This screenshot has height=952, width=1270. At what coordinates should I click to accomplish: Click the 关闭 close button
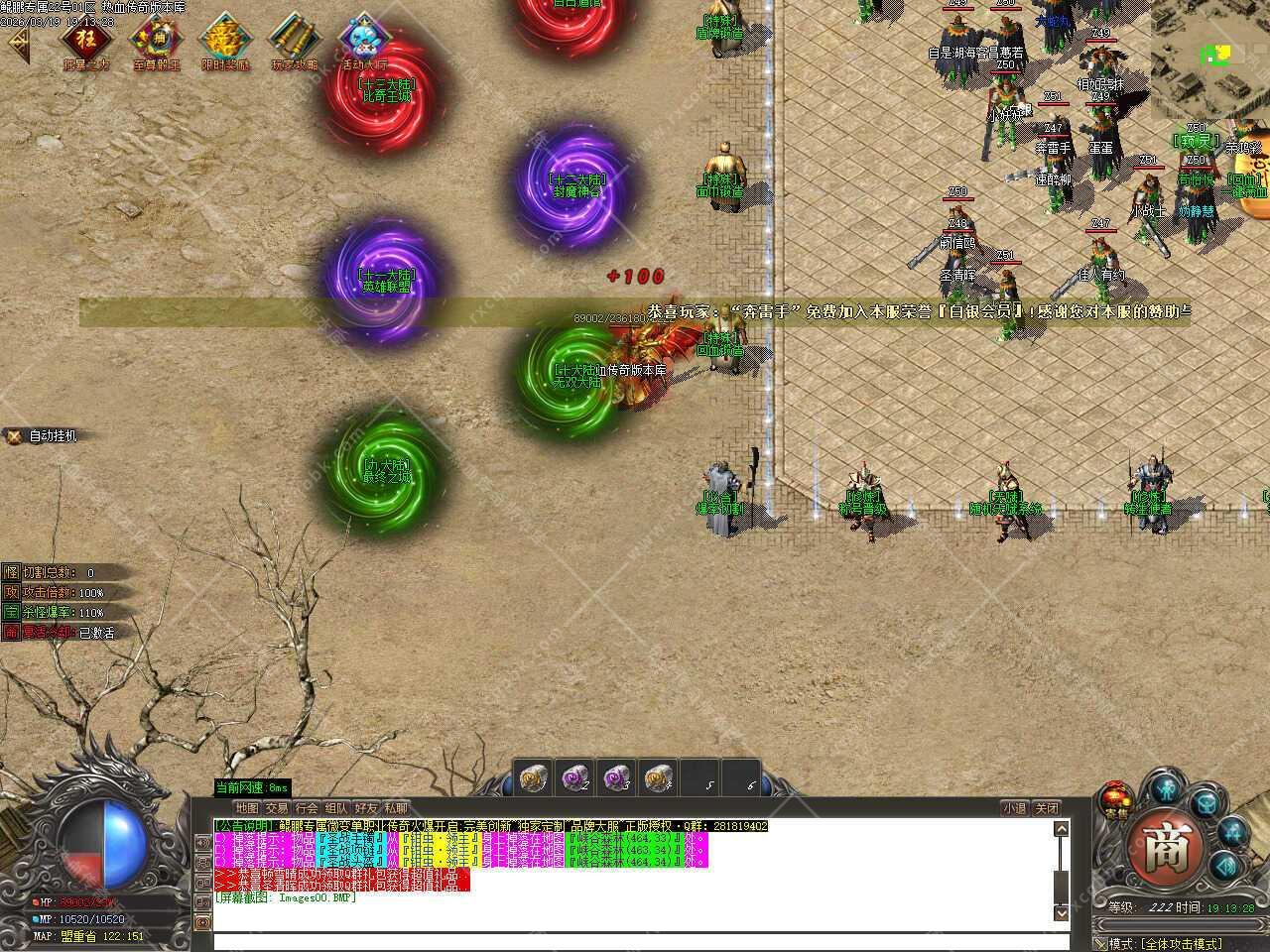(x=1047, y=808)
